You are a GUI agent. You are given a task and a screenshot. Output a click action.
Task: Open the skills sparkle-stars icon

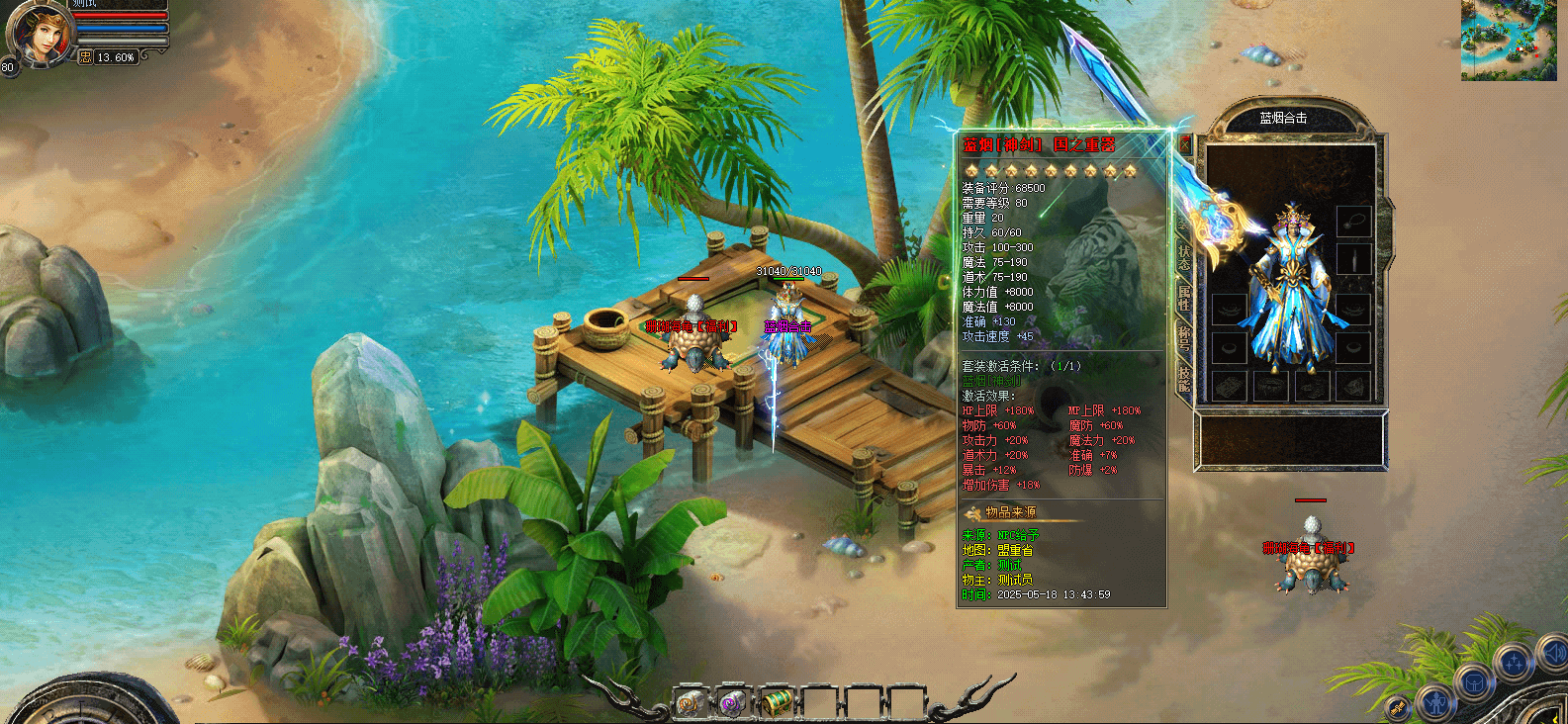point(1514,661)
